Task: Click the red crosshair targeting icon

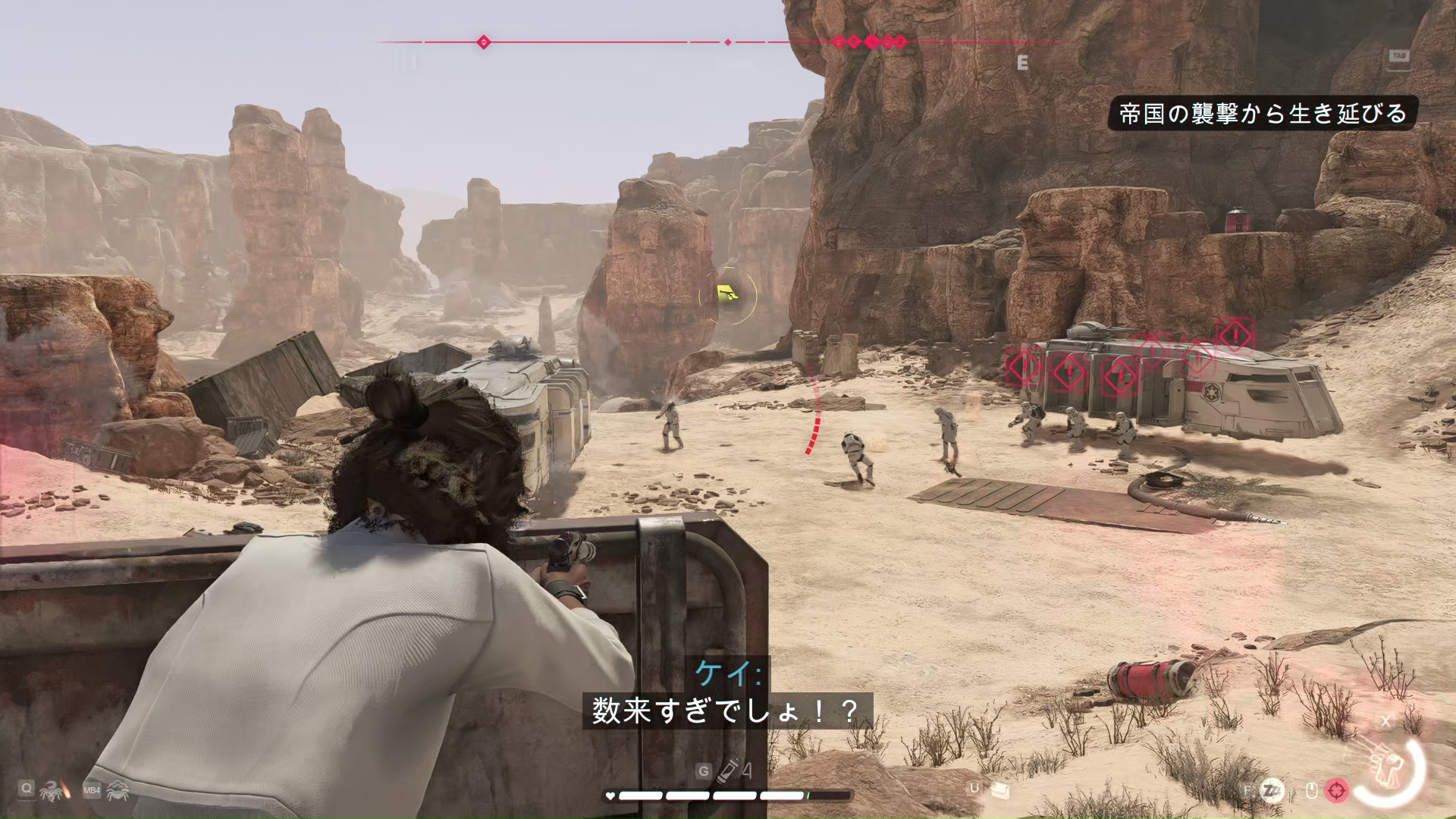Action: [1337, 791]
